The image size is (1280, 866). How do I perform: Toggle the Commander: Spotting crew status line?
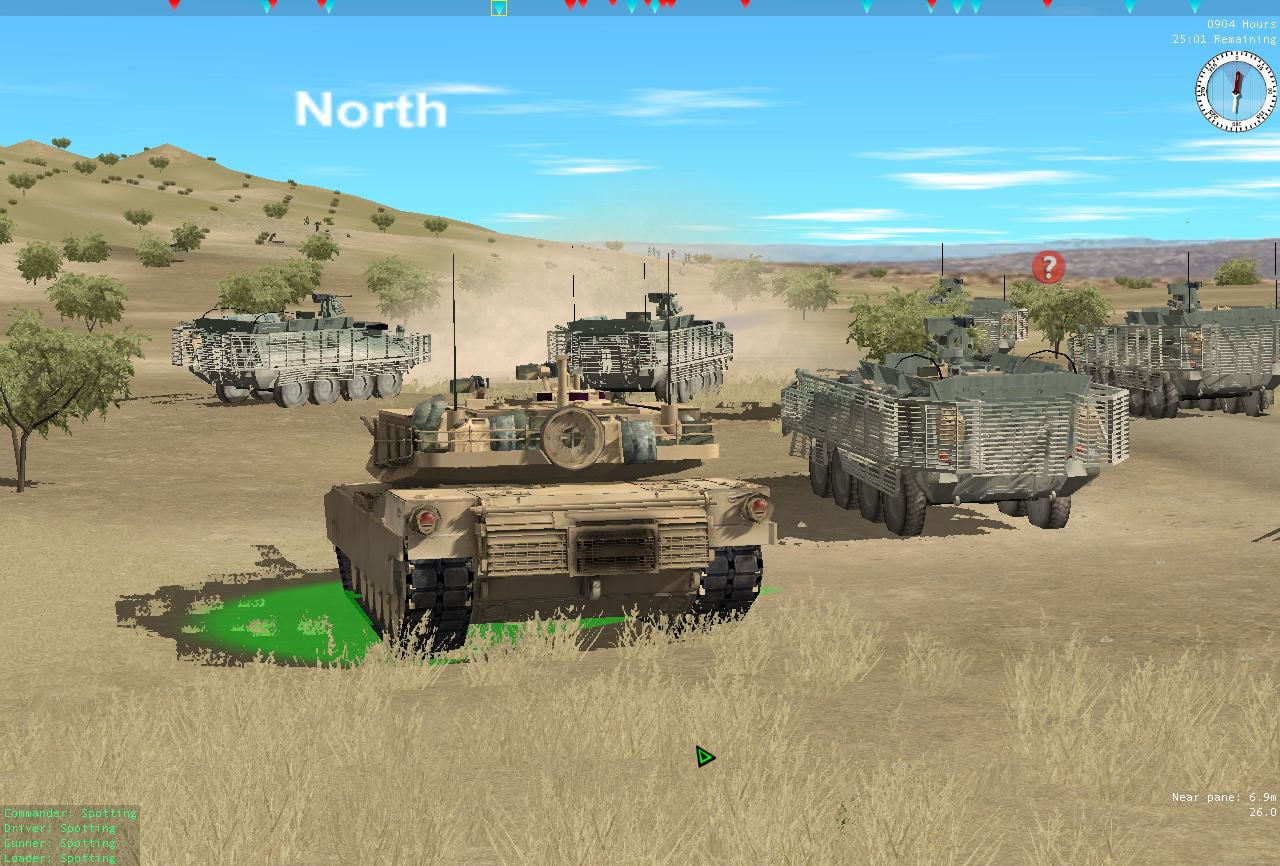(x=70, y=814)
